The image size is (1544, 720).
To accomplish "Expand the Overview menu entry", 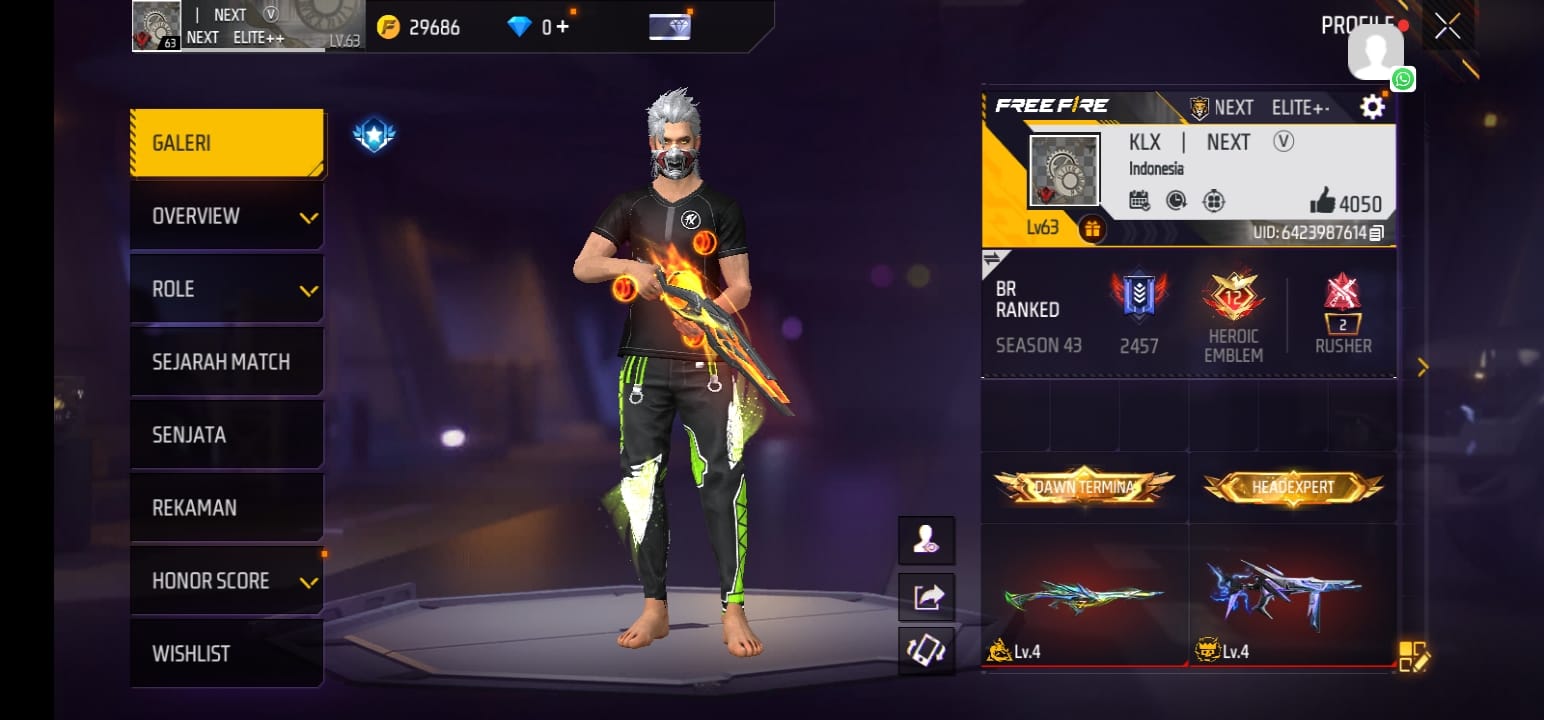I will tap(227, 216).
